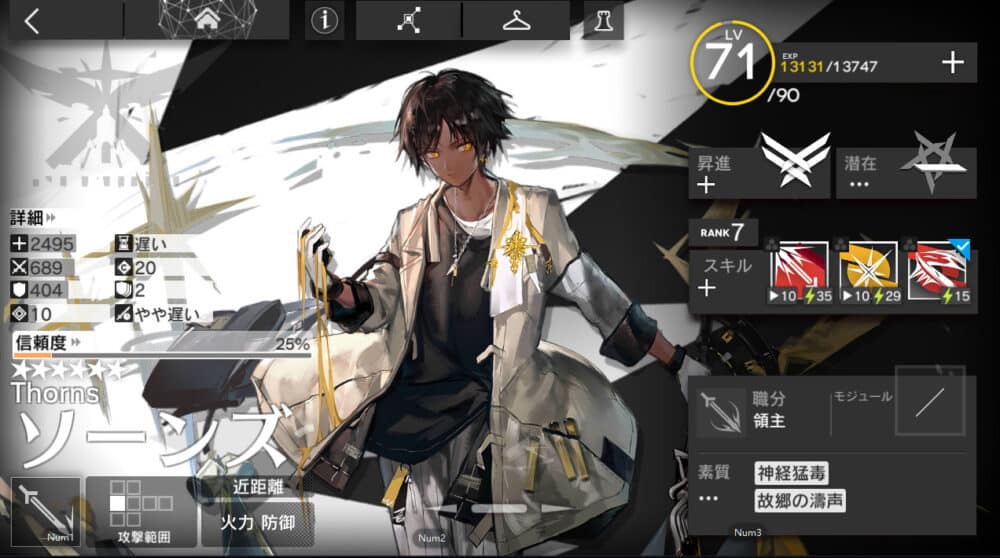
Task: View the 故郷の濤声 talent
Action: 798,499
